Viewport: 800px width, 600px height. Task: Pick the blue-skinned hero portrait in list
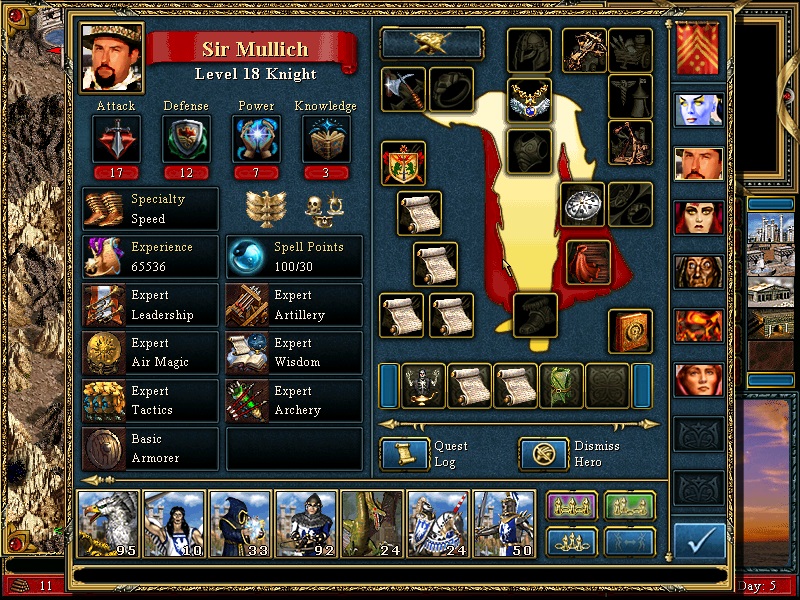(x=698, y=109)
